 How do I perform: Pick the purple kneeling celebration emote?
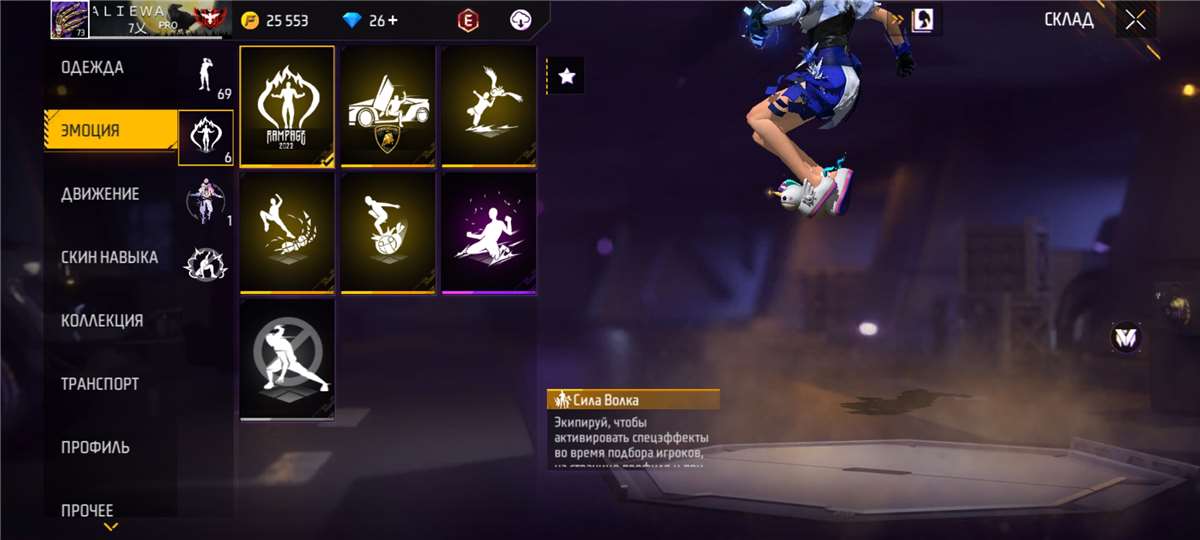[489, 233]
